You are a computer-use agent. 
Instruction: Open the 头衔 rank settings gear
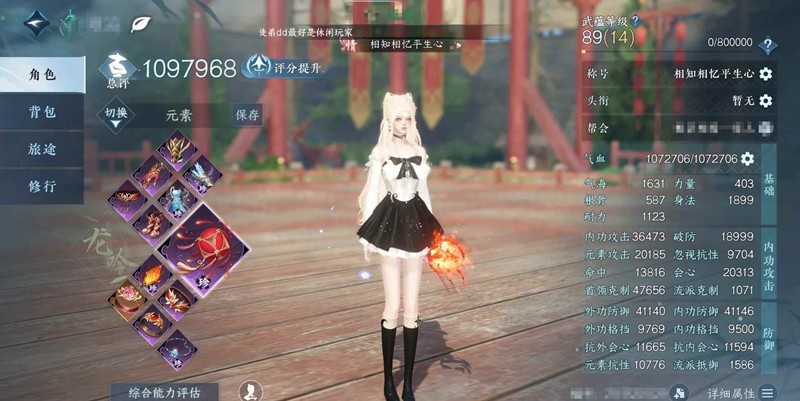click(766, 101)
